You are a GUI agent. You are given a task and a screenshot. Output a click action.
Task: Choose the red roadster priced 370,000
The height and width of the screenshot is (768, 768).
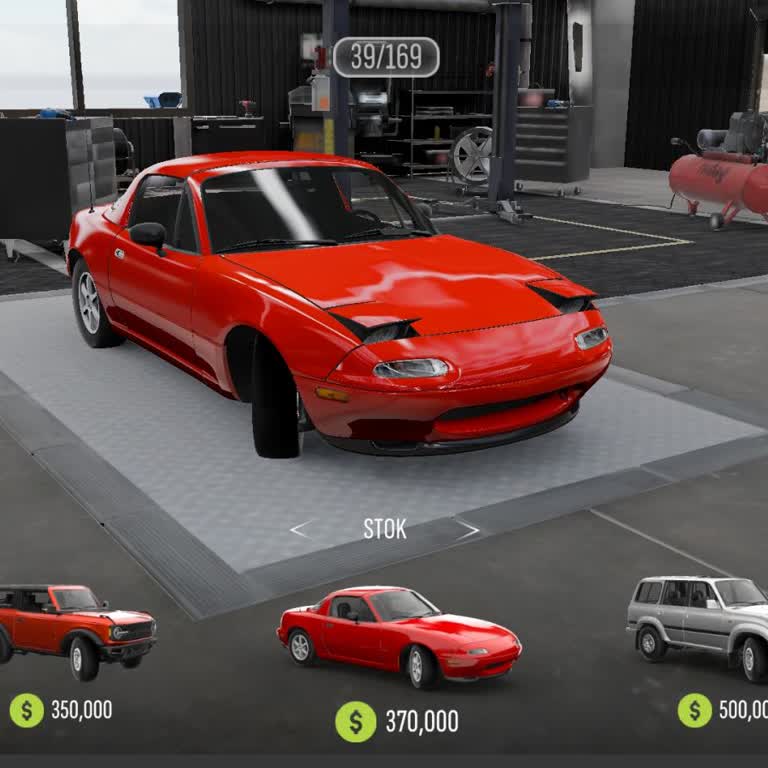(x=398, y=636)
